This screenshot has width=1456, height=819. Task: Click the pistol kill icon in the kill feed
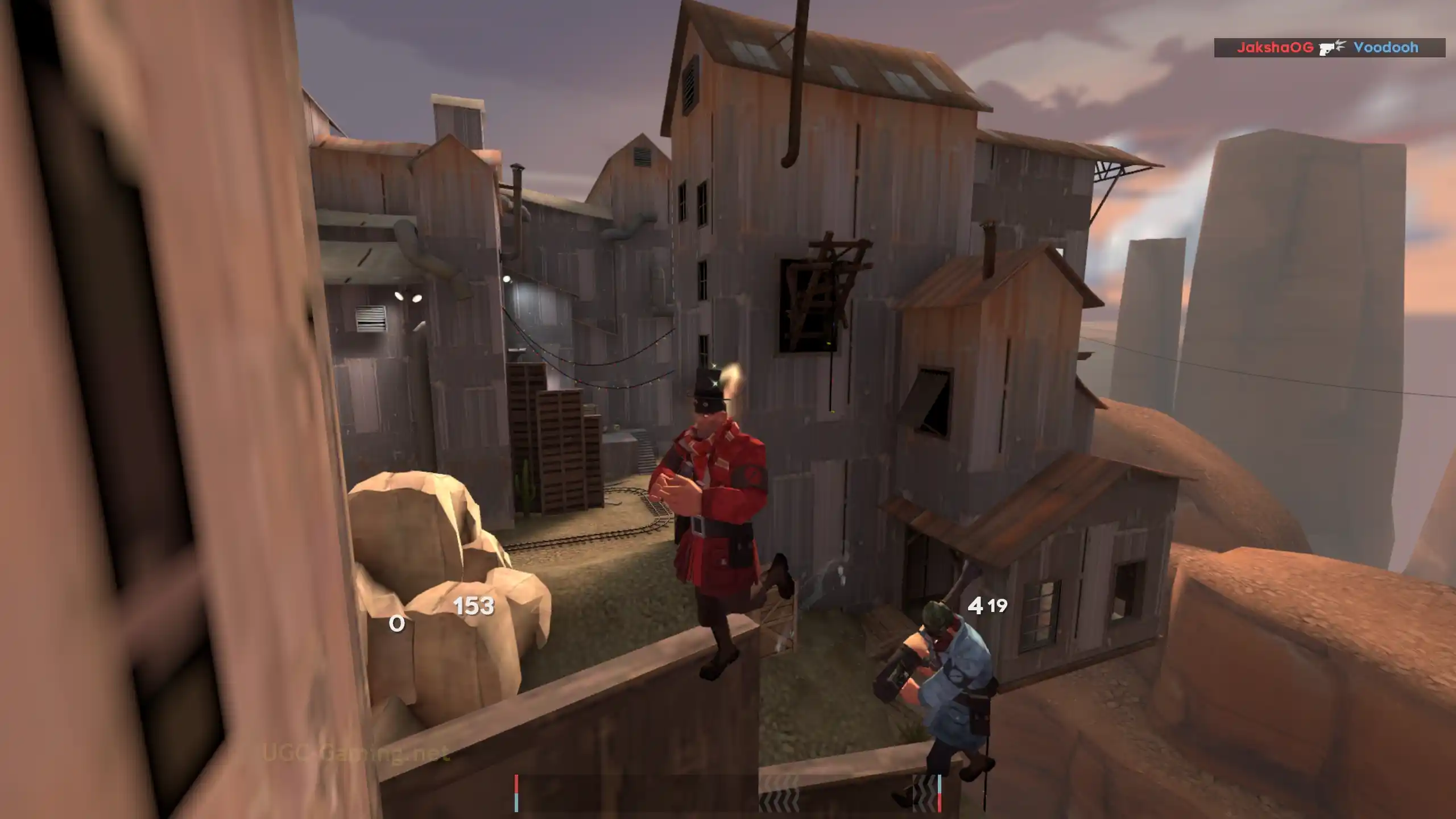tap(1333, 47)
